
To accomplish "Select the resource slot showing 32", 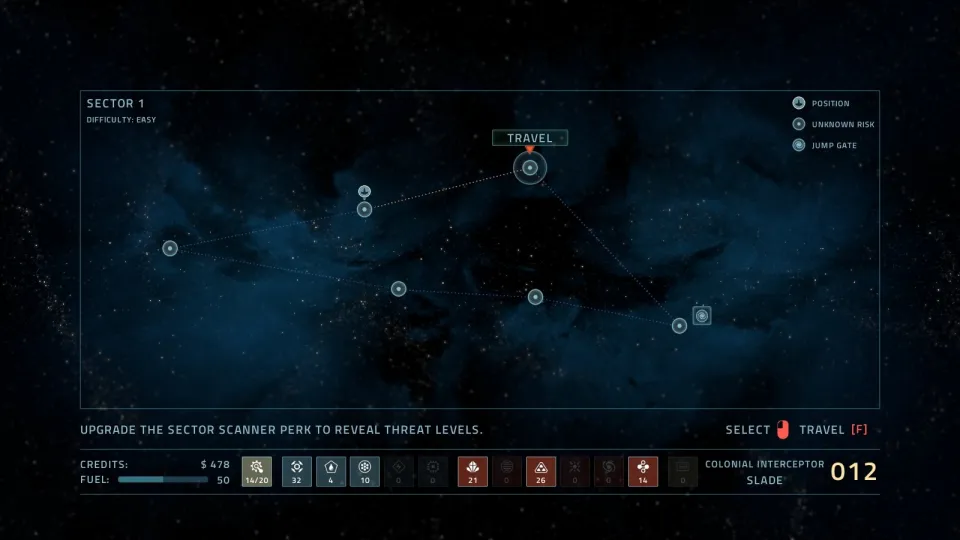I will 297,471.
